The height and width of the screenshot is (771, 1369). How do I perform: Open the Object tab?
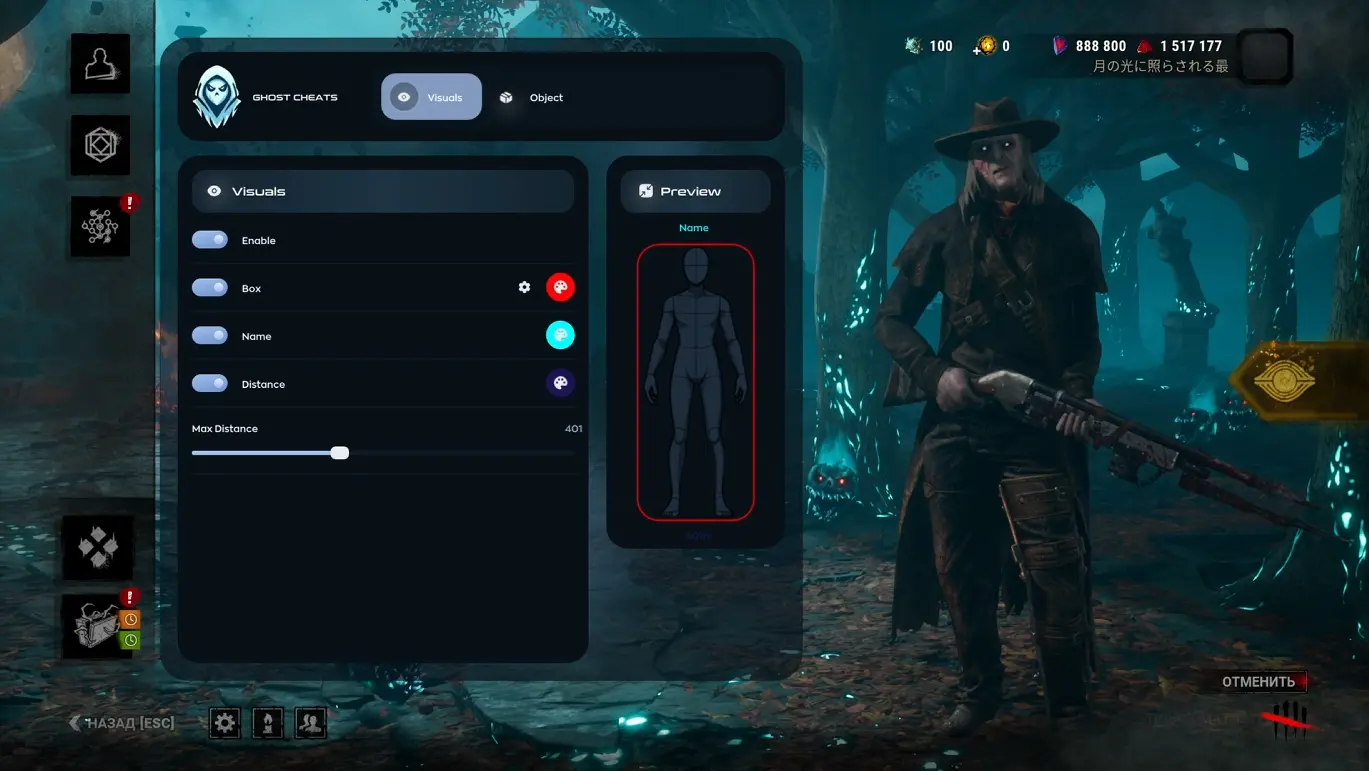[x=532, y=97]
